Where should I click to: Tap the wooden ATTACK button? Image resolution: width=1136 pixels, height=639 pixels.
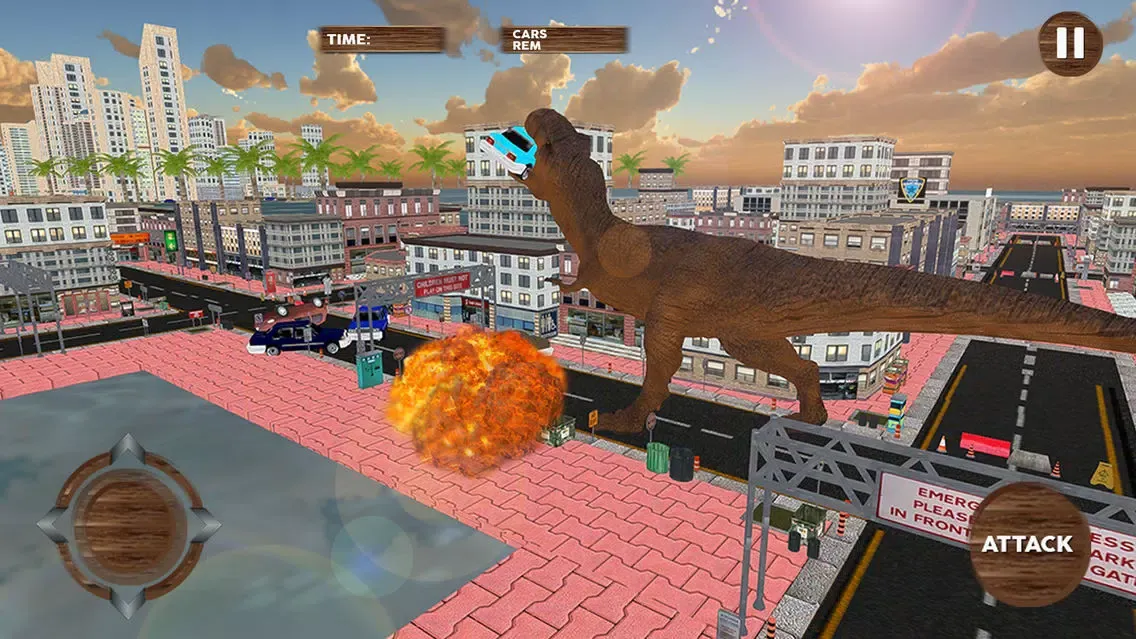[x=1029, y=543]
